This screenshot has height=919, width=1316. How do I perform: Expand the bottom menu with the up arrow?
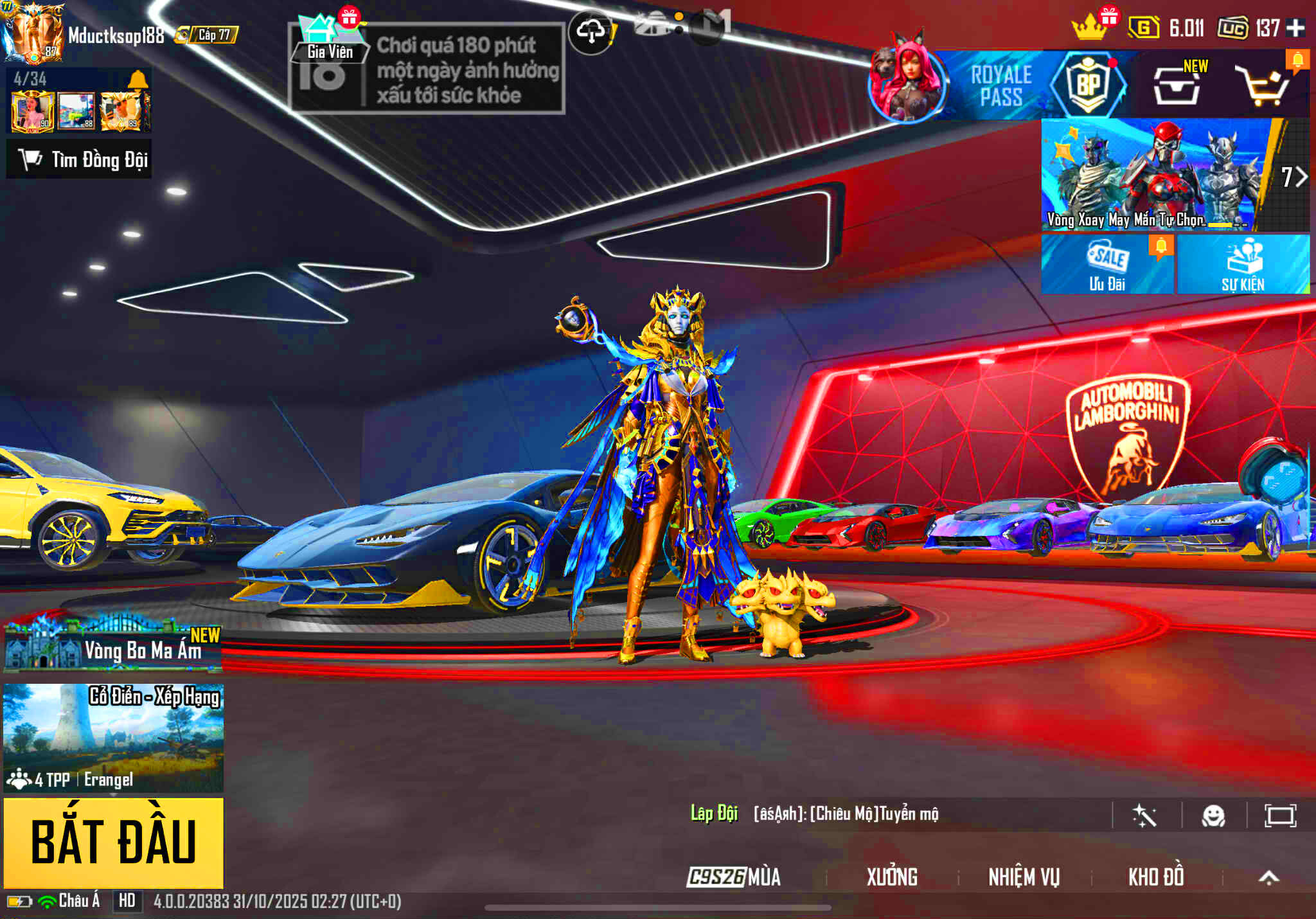1268,877
